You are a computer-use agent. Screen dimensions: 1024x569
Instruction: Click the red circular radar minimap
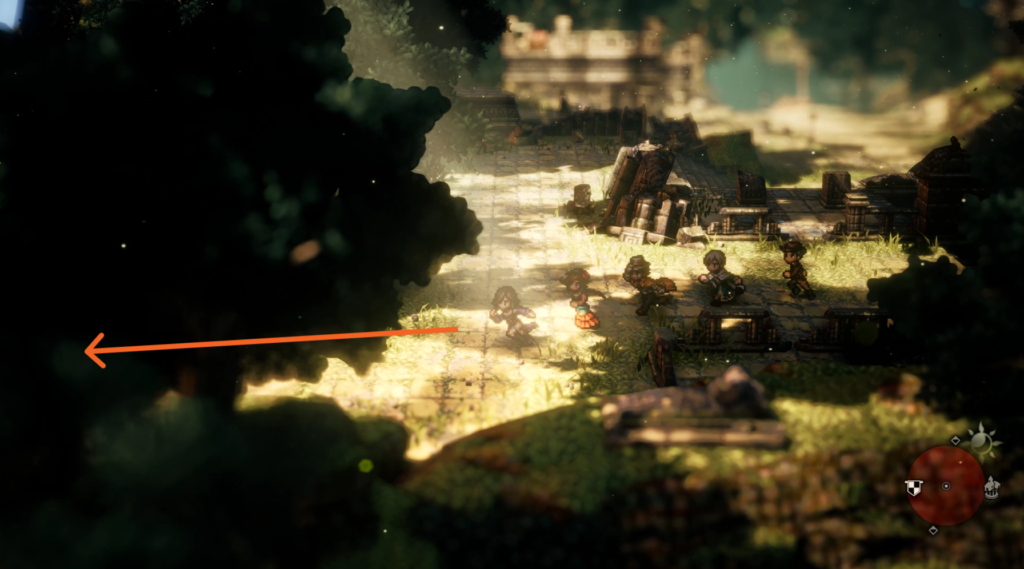pos(945,485)
